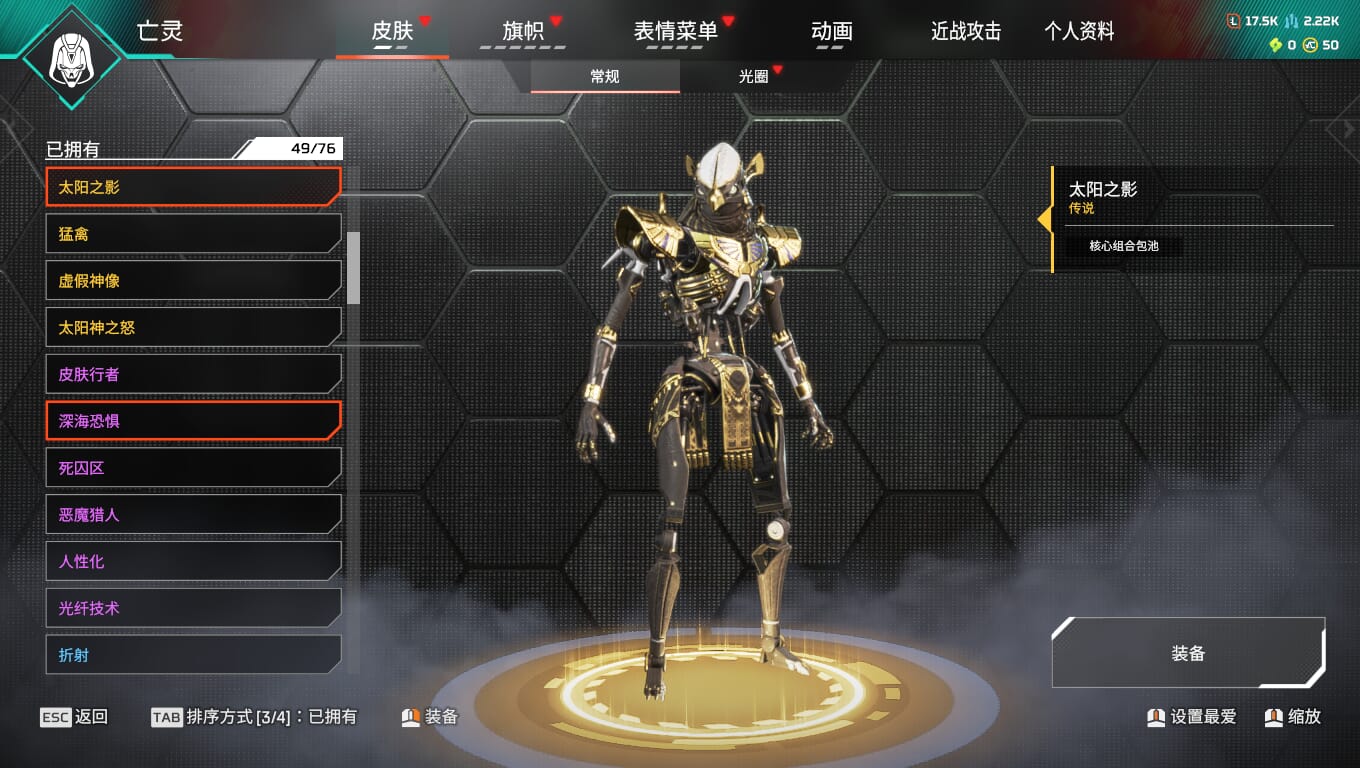Select the 人性化 skin
Viewport: 1360px width, 768px height.
coord(193,562)
